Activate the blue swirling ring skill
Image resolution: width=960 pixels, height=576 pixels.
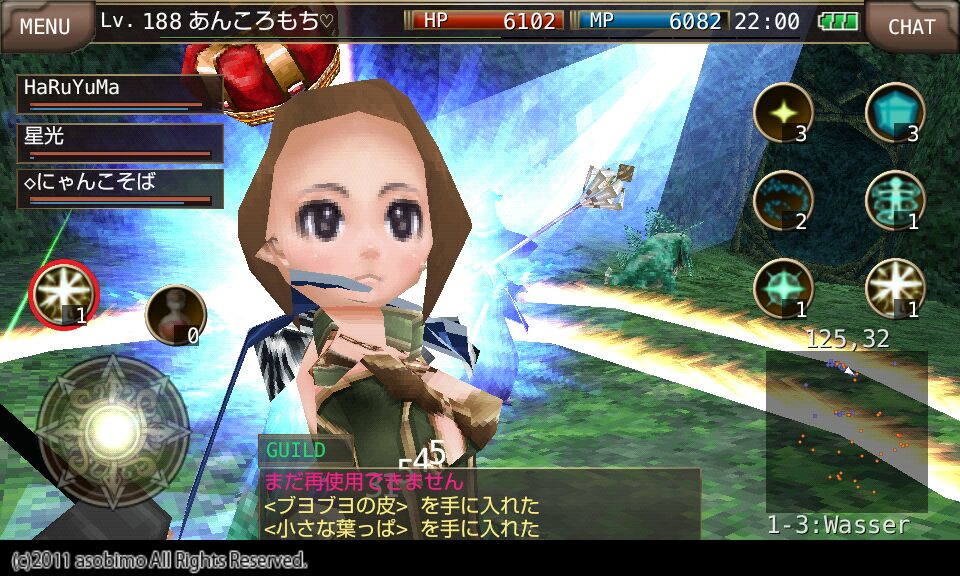(x=782, y=200)
